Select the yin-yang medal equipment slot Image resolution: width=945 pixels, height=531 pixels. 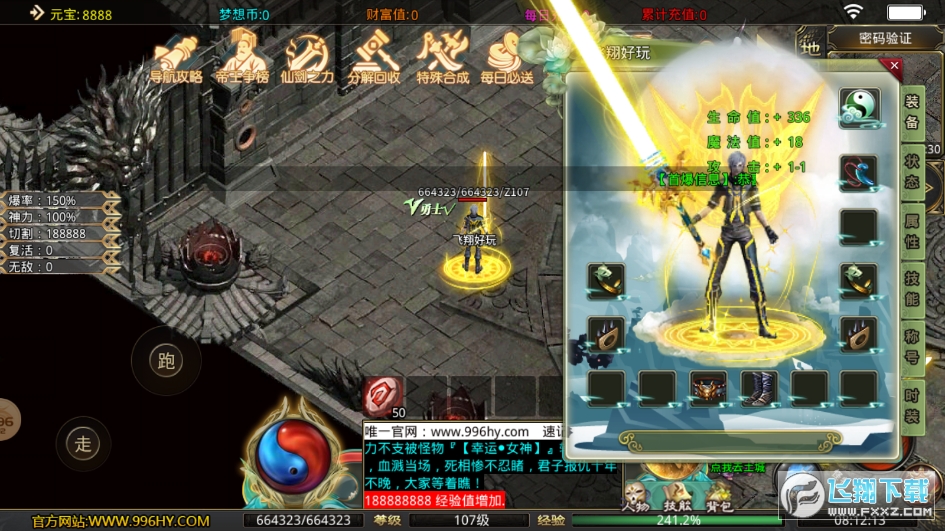(858, 107)
